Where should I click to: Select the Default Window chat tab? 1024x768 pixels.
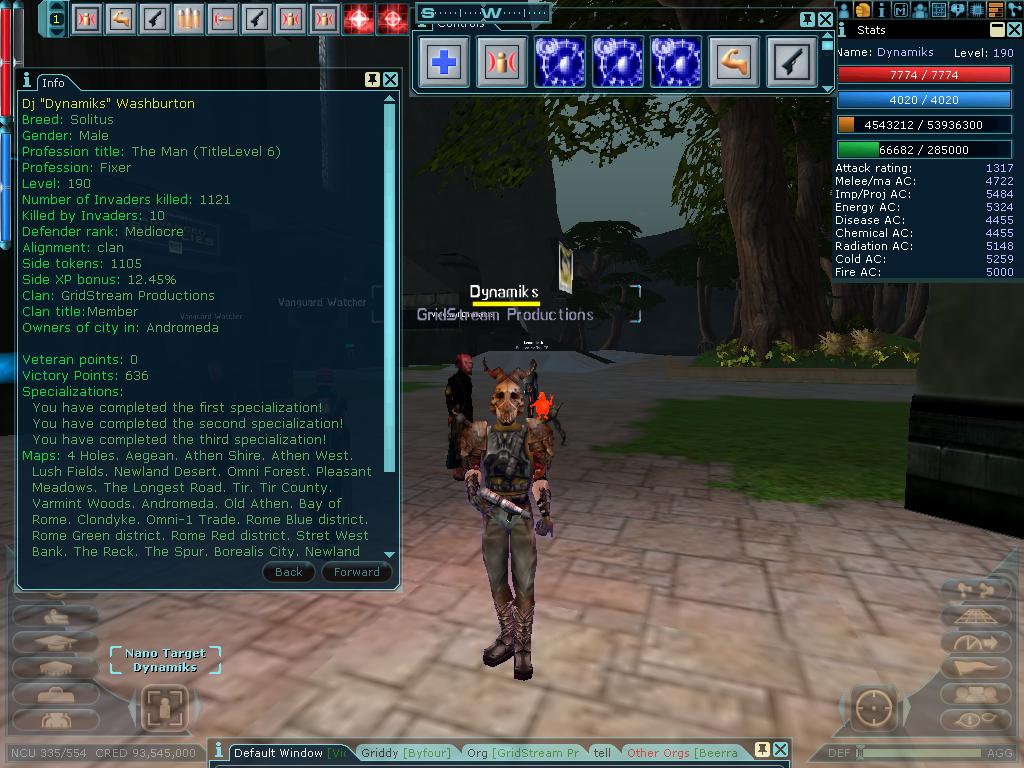coord(278,753)
